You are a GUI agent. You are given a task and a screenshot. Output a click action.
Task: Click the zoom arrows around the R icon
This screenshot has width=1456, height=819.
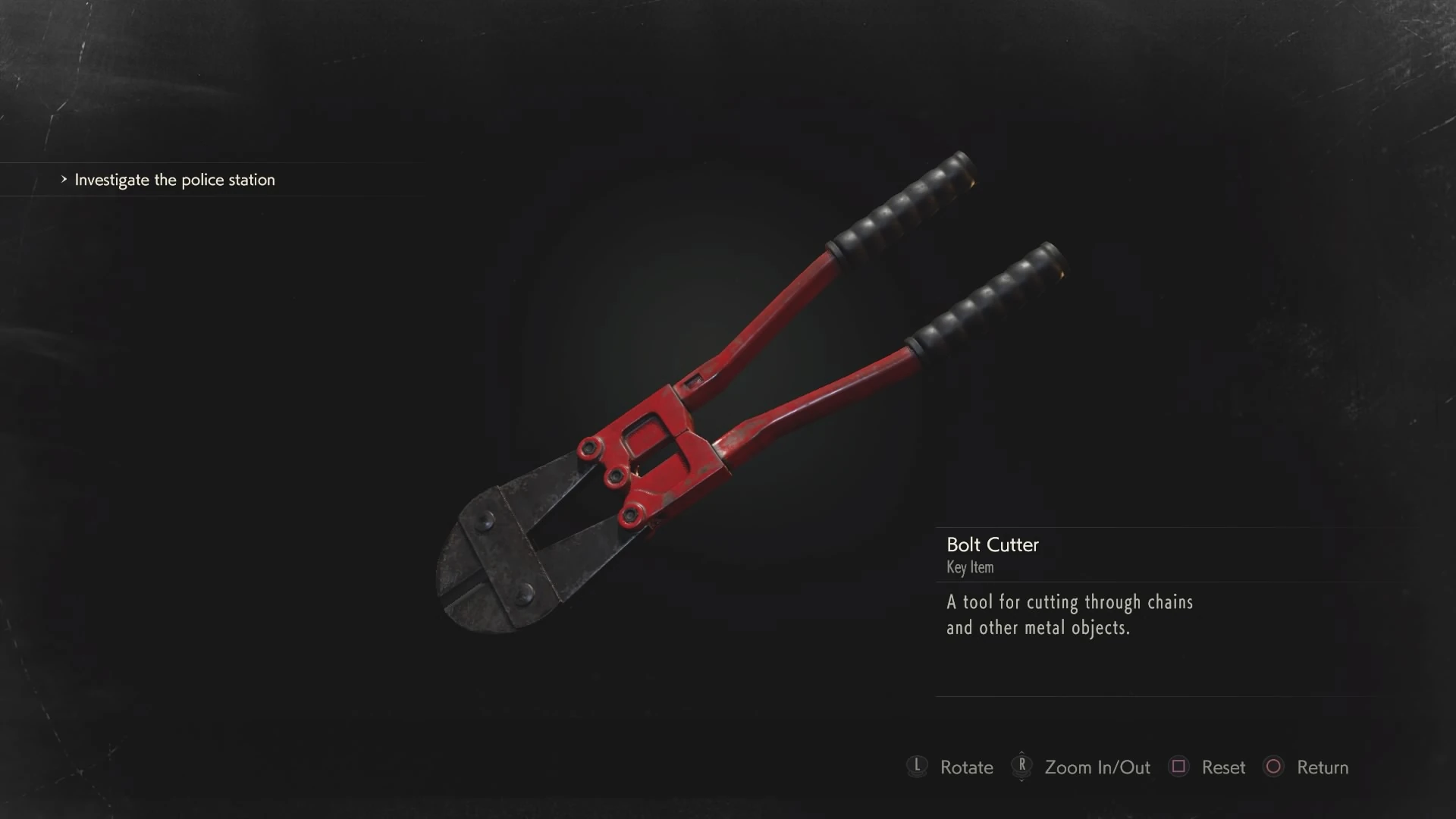click(1023, 767)
